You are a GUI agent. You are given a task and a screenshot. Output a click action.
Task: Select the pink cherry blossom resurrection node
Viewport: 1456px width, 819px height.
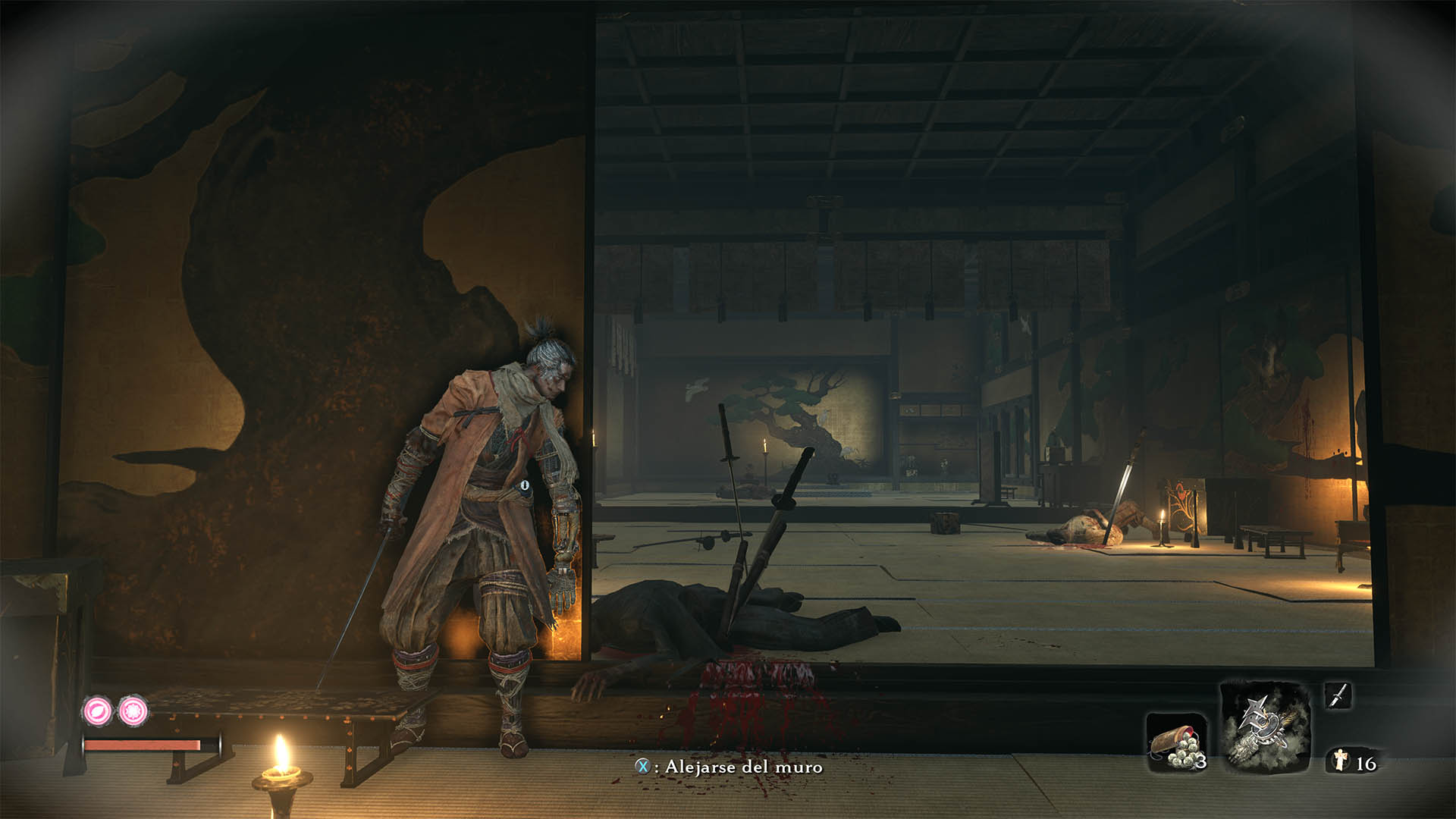[x=133, y=711]
